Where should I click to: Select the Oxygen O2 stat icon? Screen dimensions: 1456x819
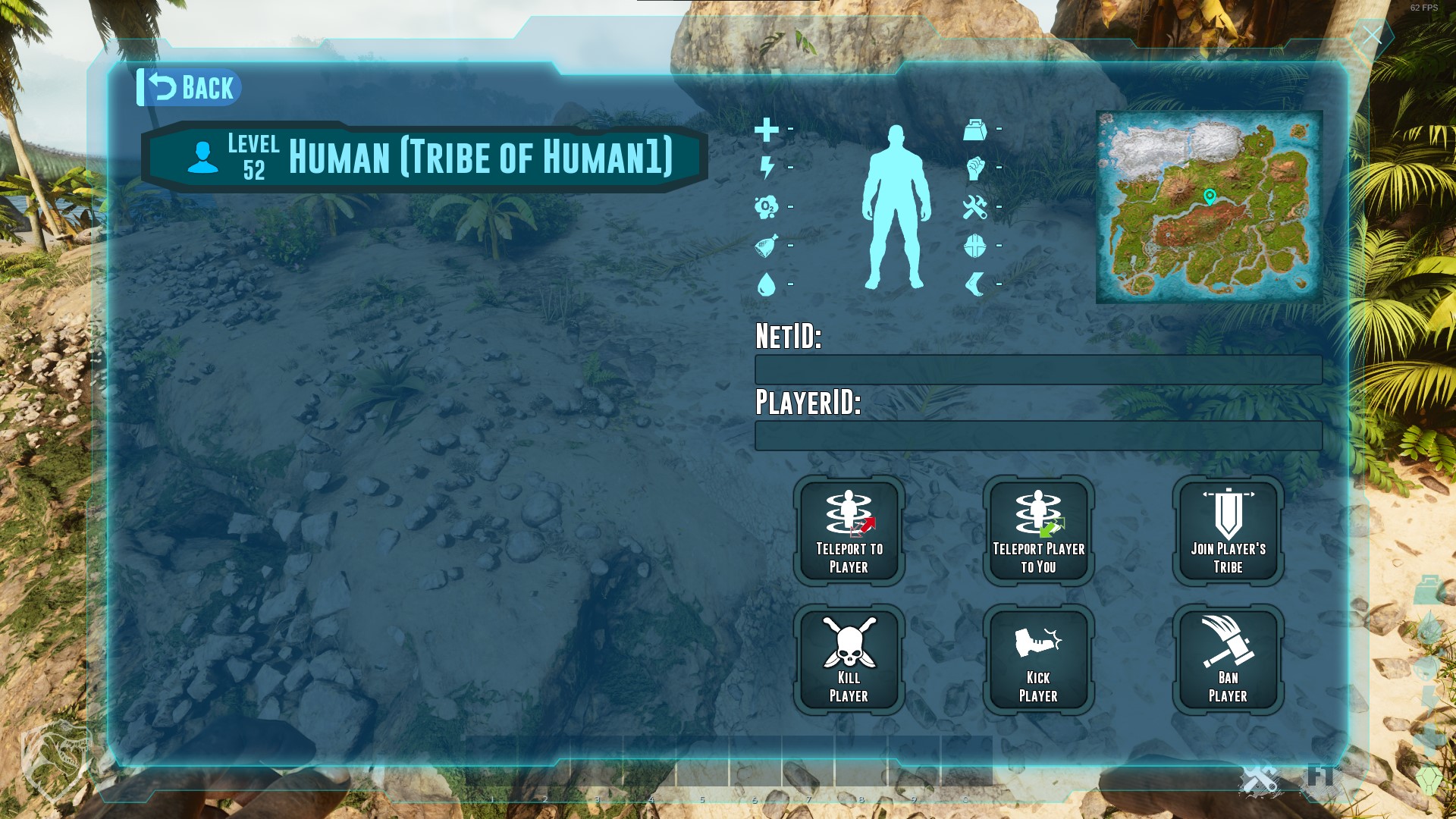click(767, 205)
